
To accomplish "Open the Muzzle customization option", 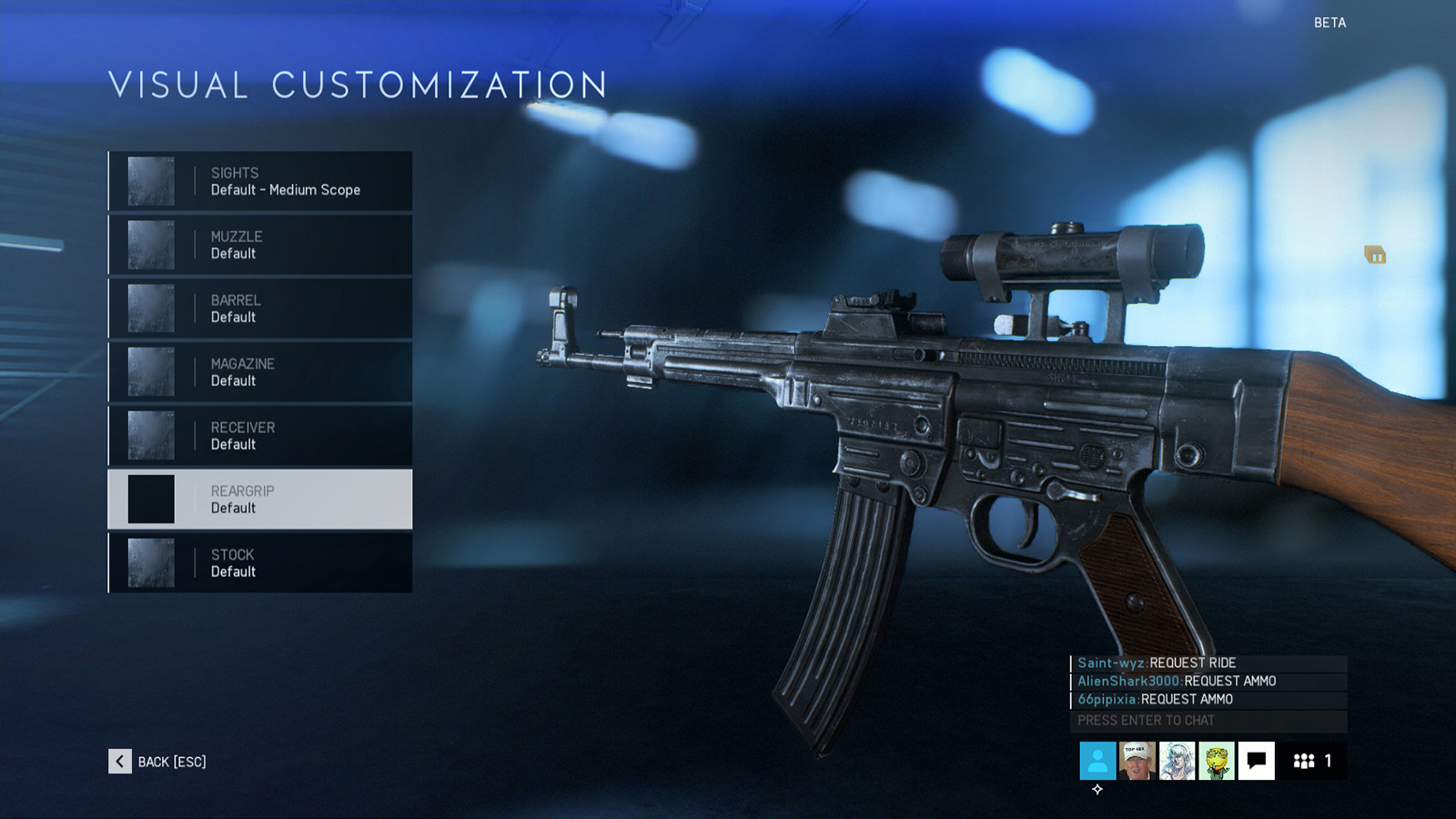I will coord(260,245).
